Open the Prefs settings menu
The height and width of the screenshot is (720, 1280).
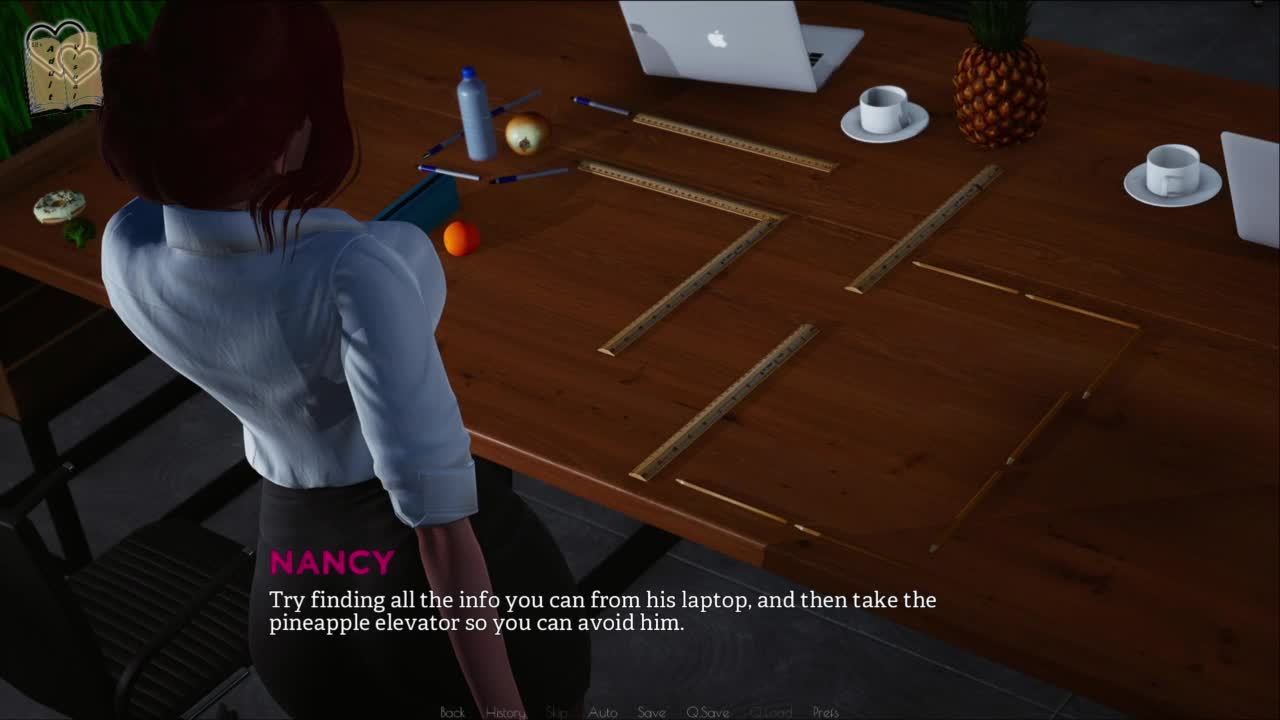825,712
